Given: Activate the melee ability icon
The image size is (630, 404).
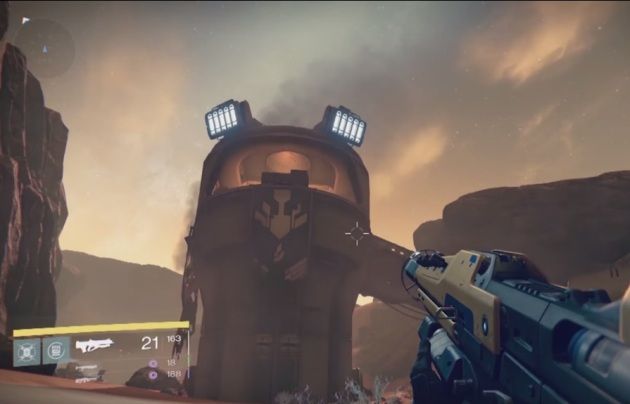Looking at the screenshot, I should tap(55, 351).
